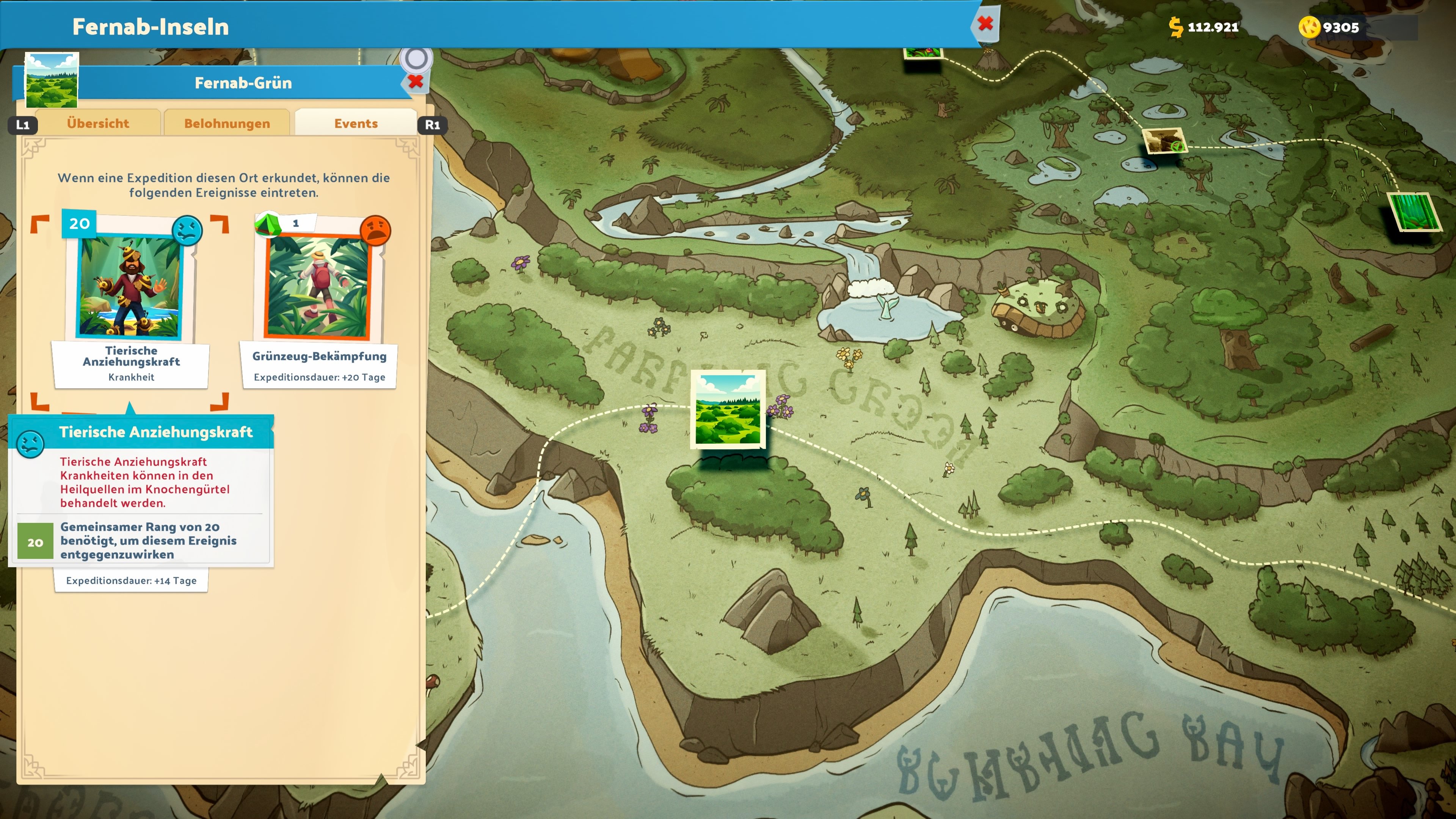This screenshot has height=819, width=1456.
Task: Click the blue 20 rank badge on event card
Action: pyautogui.click(x=79, y=223)
